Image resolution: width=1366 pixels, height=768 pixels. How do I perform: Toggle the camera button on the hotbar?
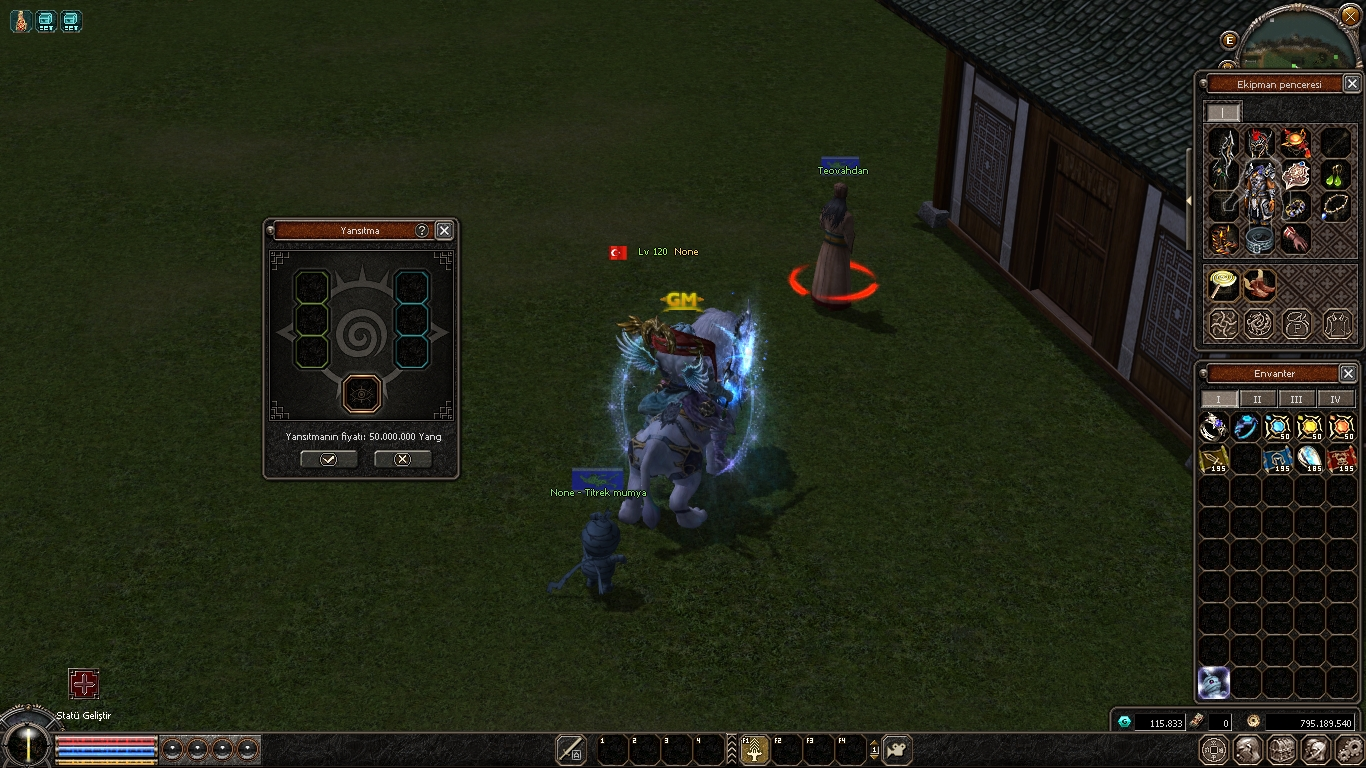tap(897, 749)
